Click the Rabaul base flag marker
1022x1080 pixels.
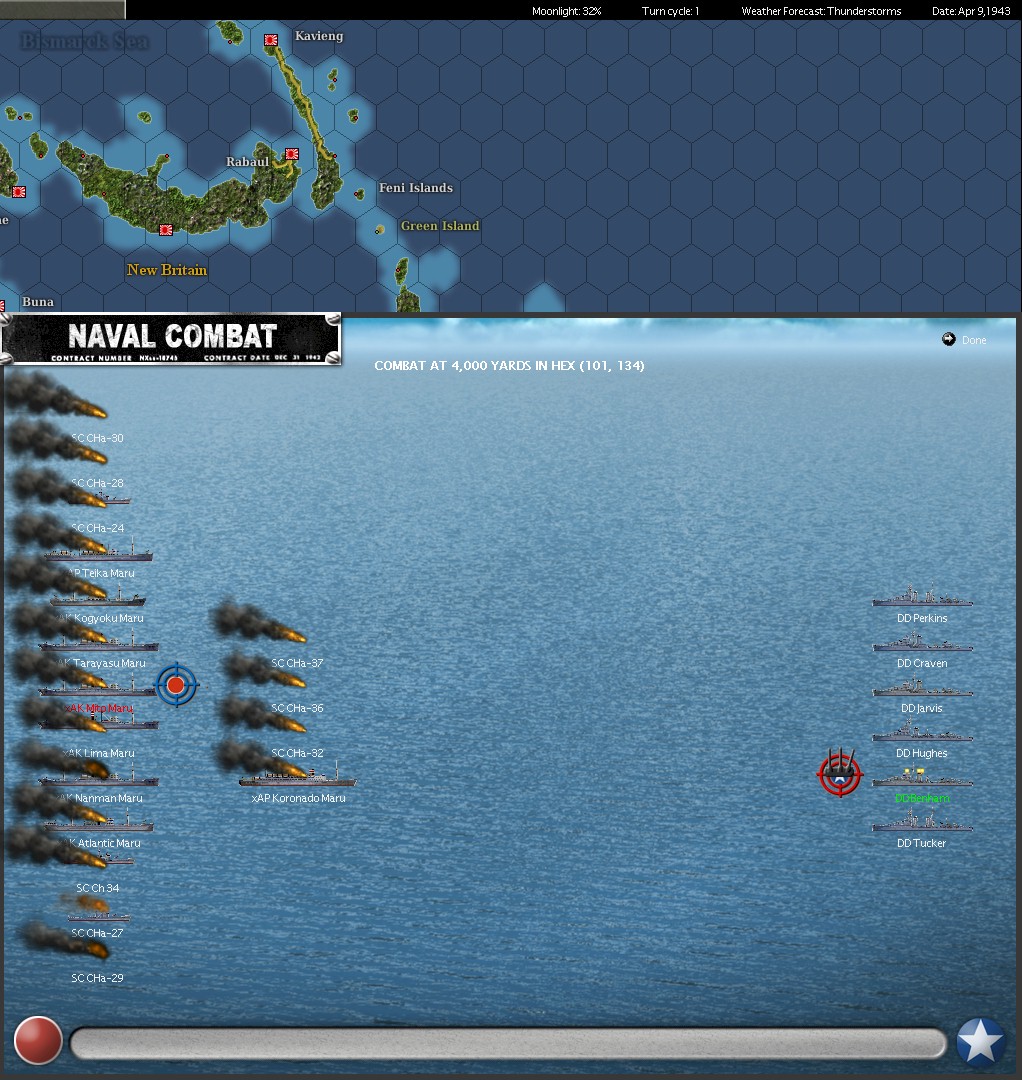[292, 154]
